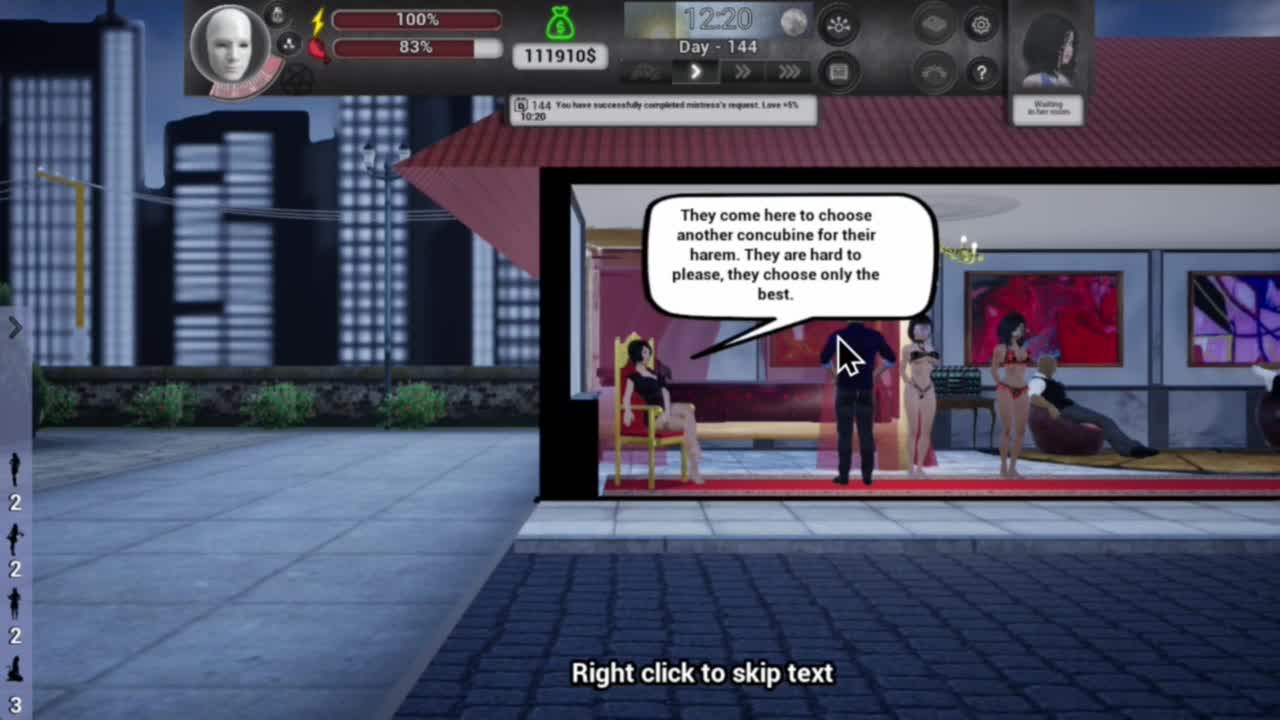Click the pentagram icon under portrait
This screenshot has height=720, width=1280.
tap(296, 80)
